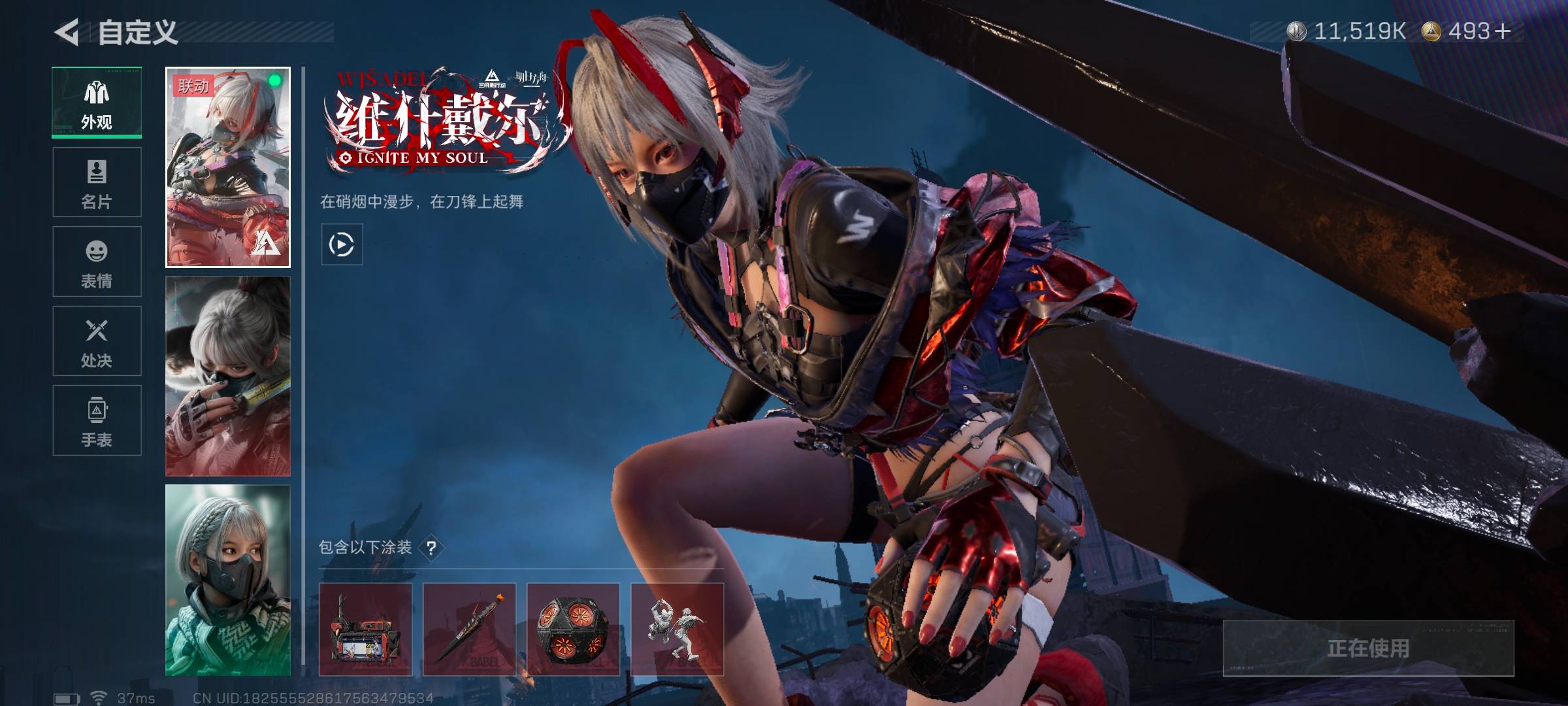View the spherical grenade skin item

pyautogui.click(x=573, y=630)
